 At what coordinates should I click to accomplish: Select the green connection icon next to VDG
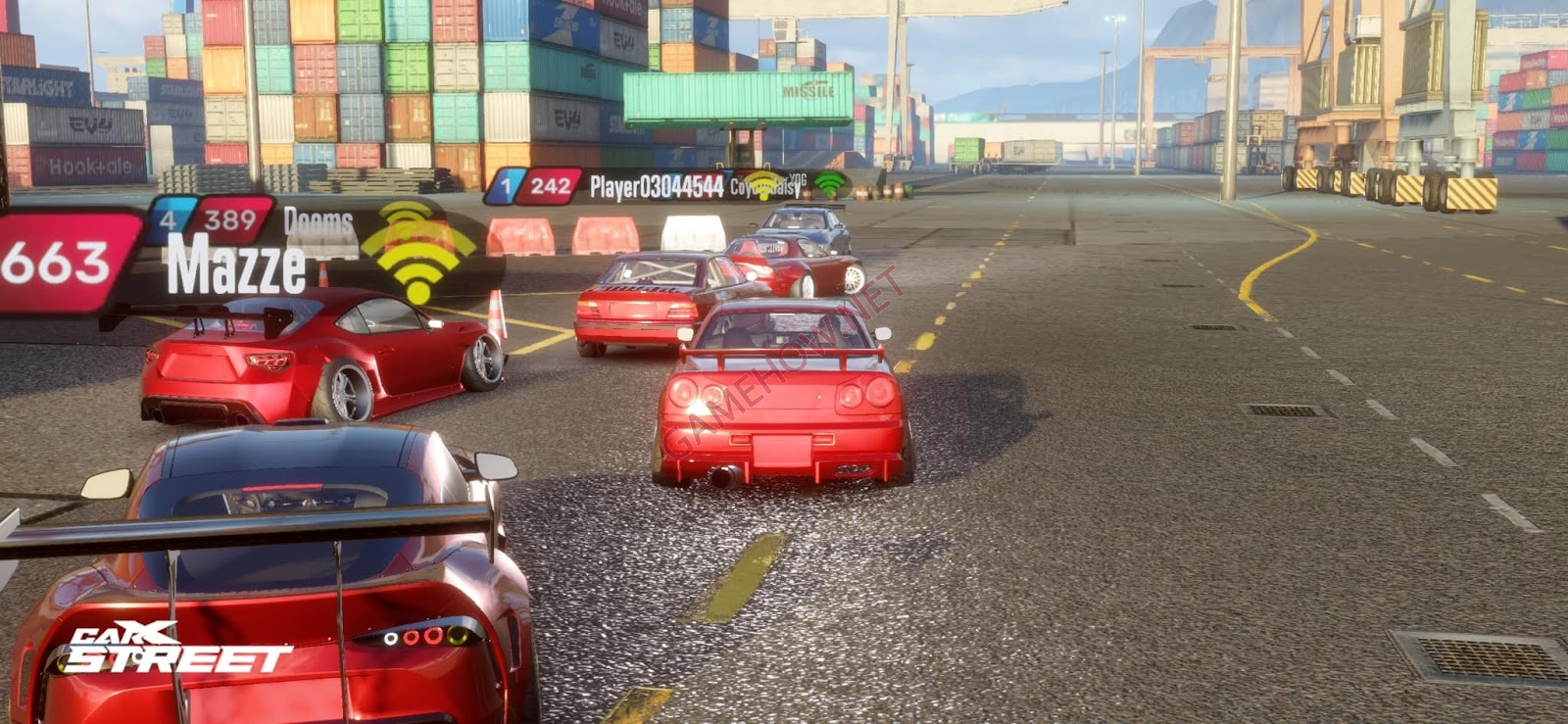point(828,183)
